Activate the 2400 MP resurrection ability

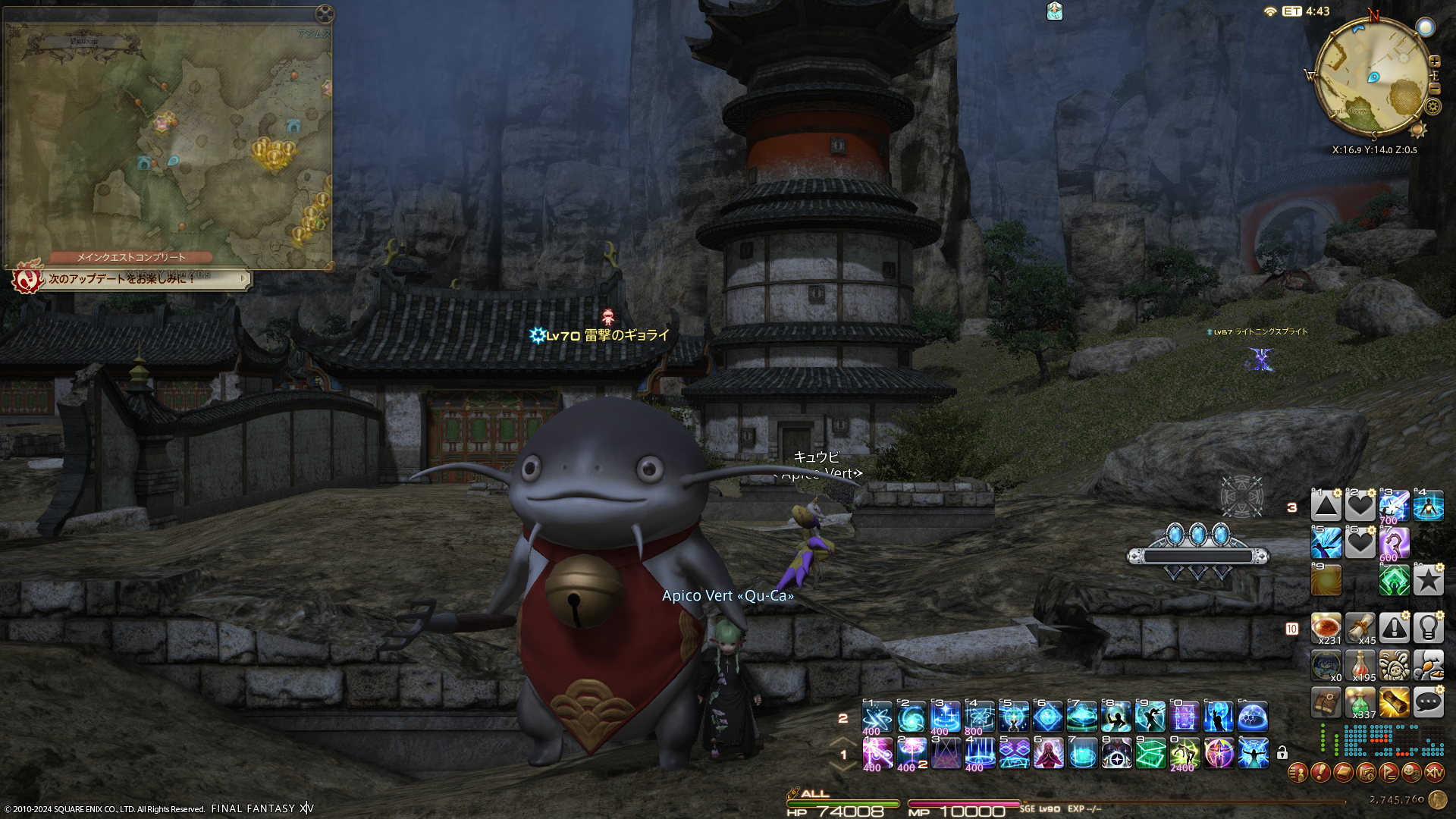[x=1185, y=753]
